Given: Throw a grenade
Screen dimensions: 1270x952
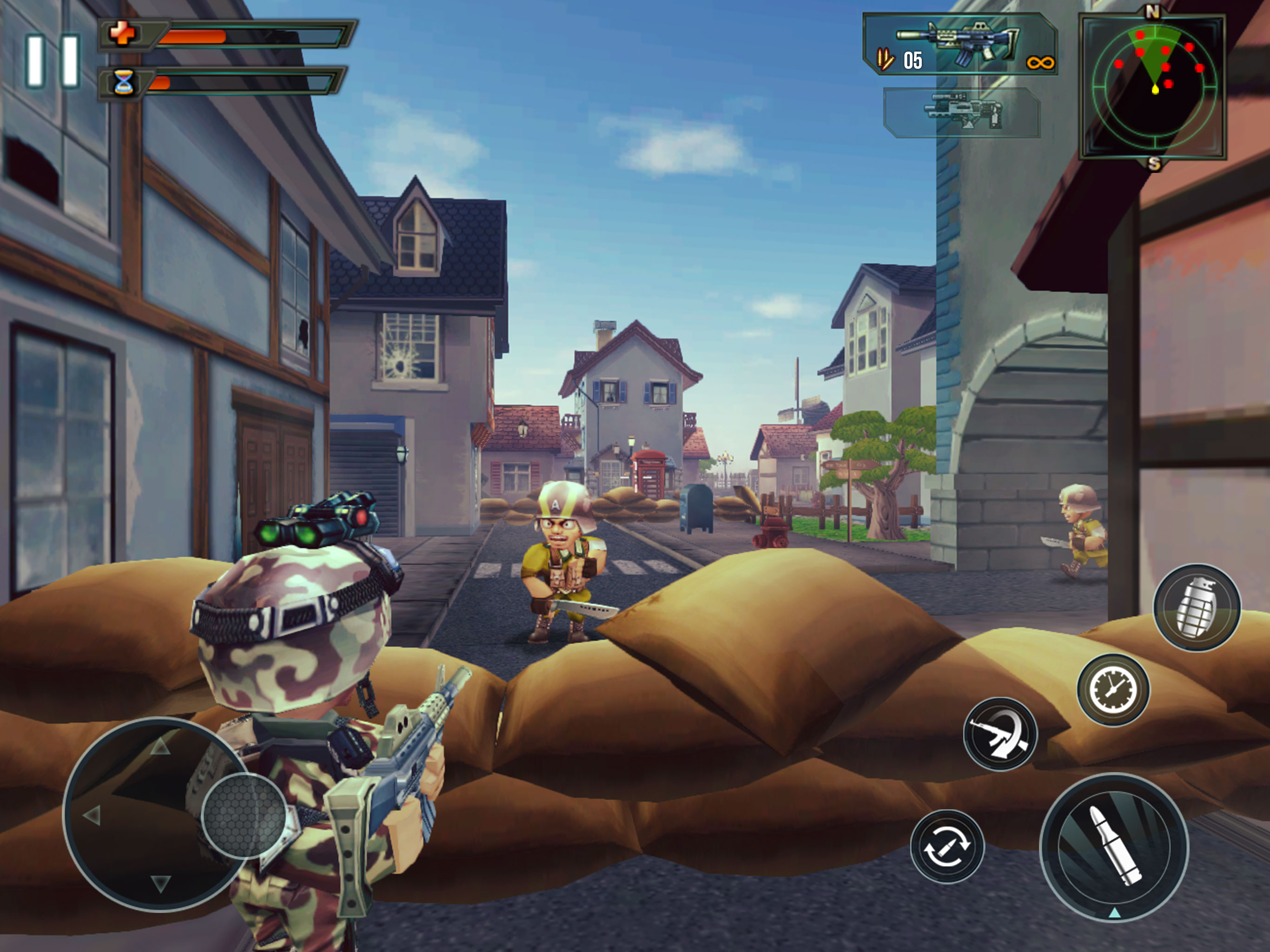Looking at the screenshot, I should [1197, 608].
